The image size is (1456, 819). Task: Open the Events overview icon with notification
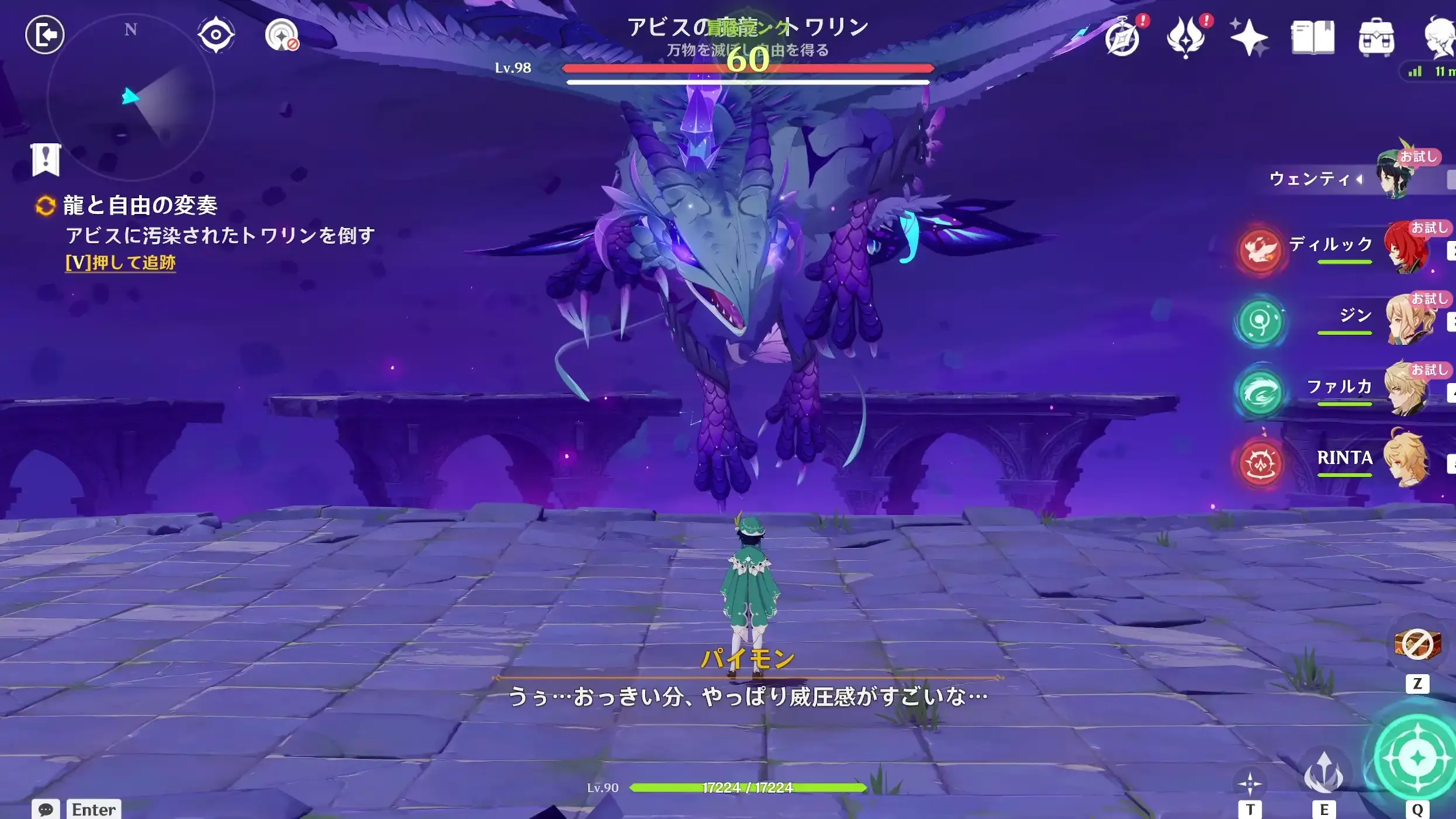[x=1123, y=36]
